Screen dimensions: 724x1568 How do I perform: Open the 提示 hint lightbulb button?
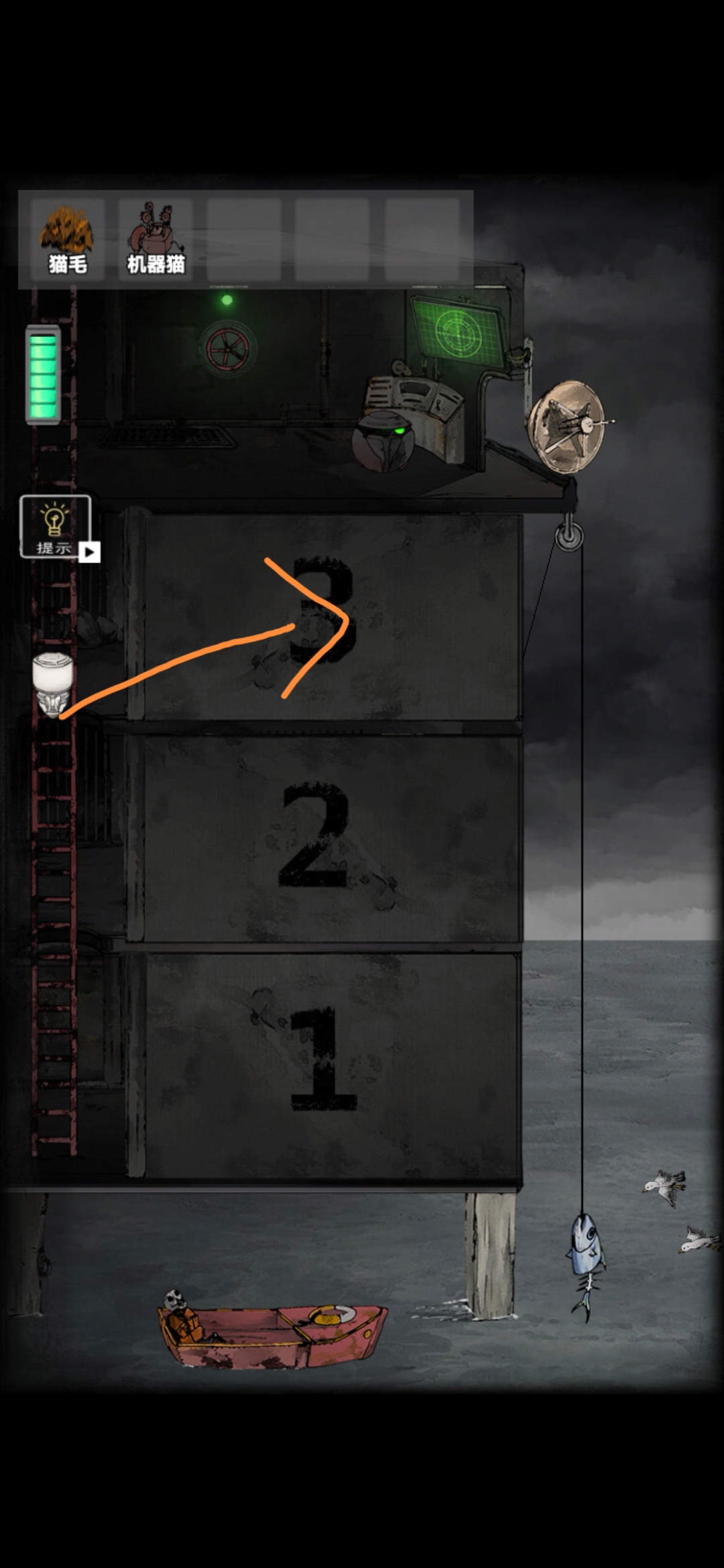[x=55, y=527]
